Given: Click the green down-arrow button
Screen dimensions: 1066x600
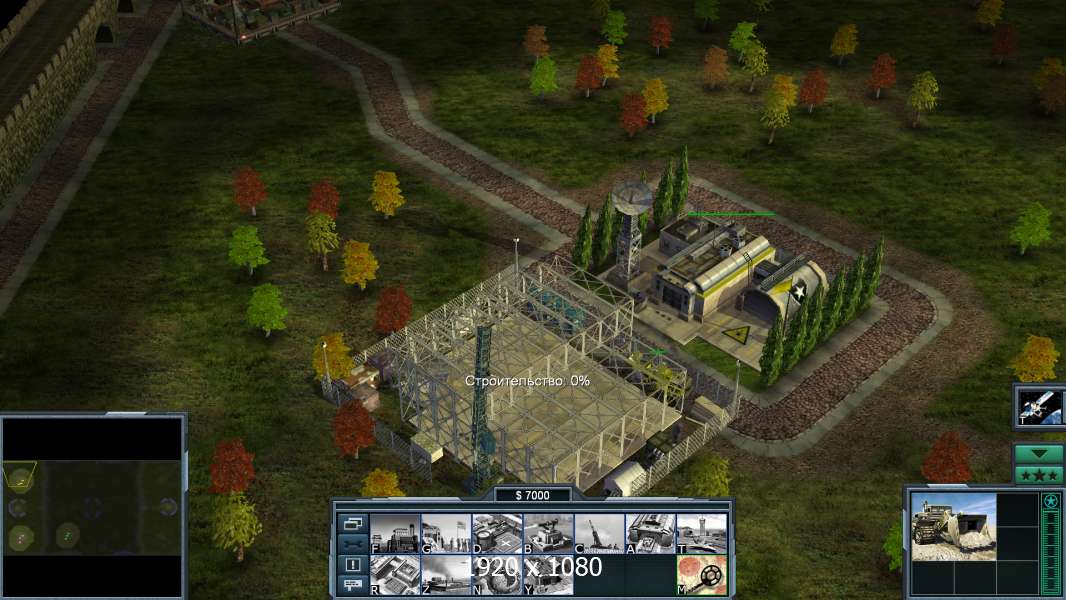Looking at the screenshot, I should [x=1039, y=454].
